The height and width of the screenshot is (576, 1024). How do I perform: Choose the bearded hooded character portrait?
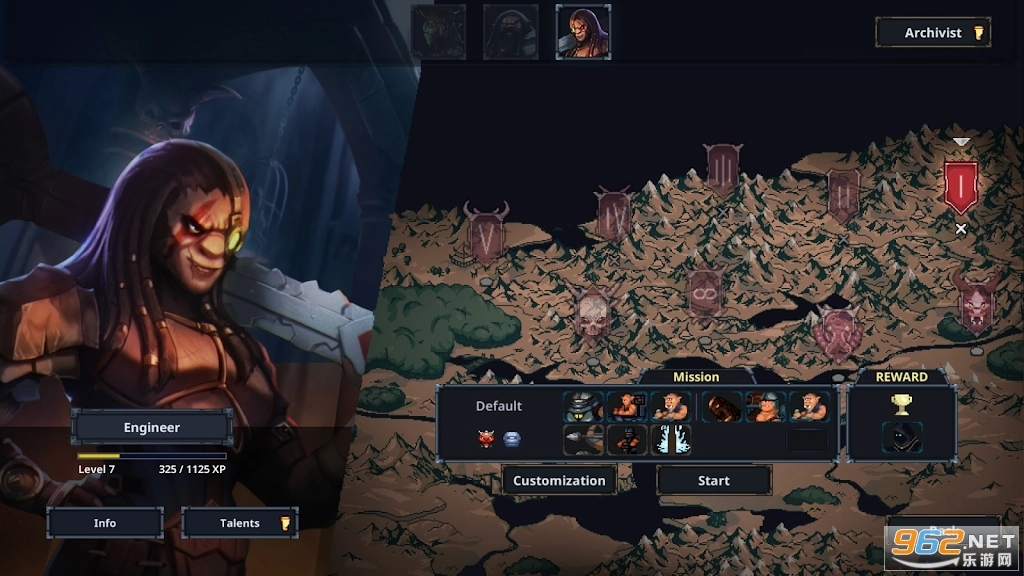pos(510,32)
